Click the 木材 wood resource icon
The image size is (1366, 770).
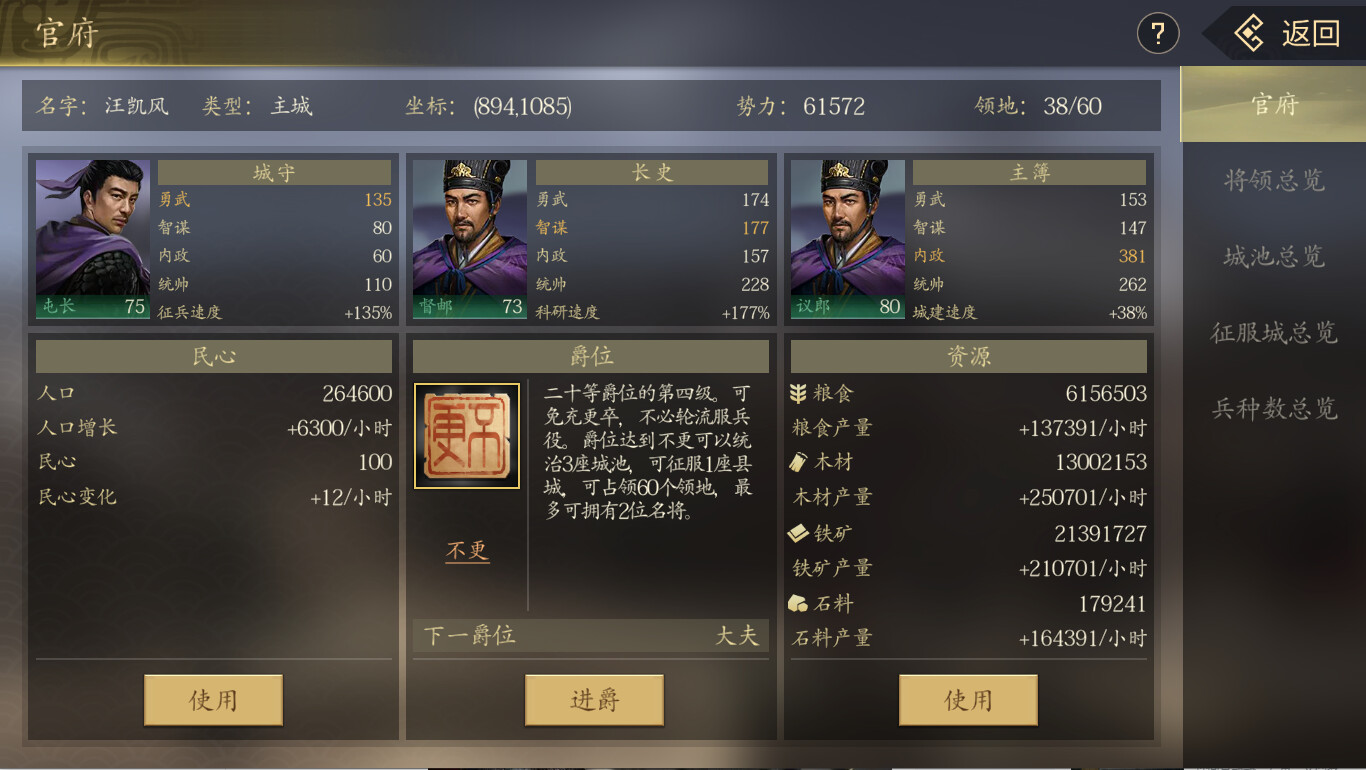798,463
